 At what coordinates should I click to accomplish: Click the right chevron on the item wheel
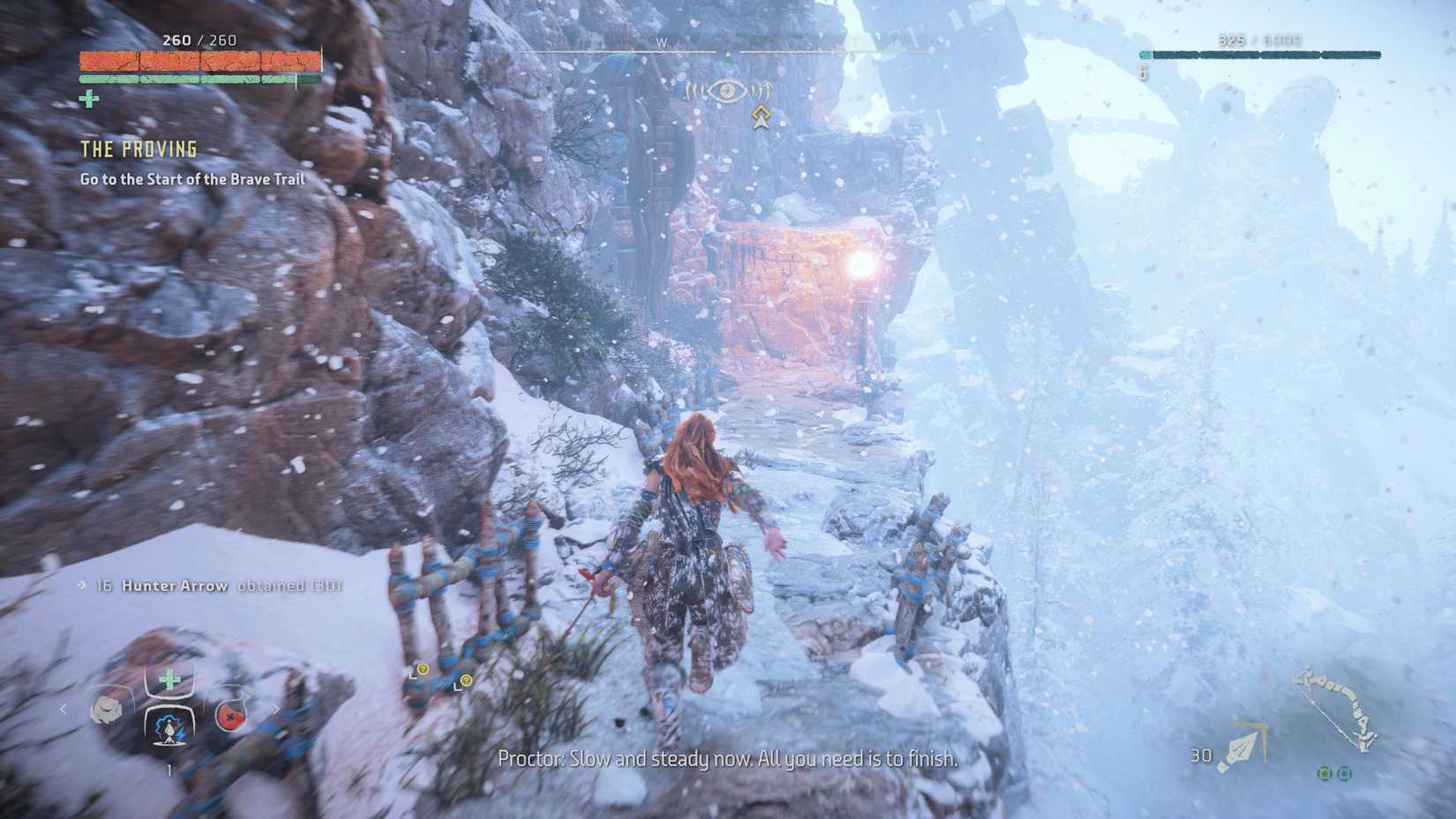click(276, 710)
